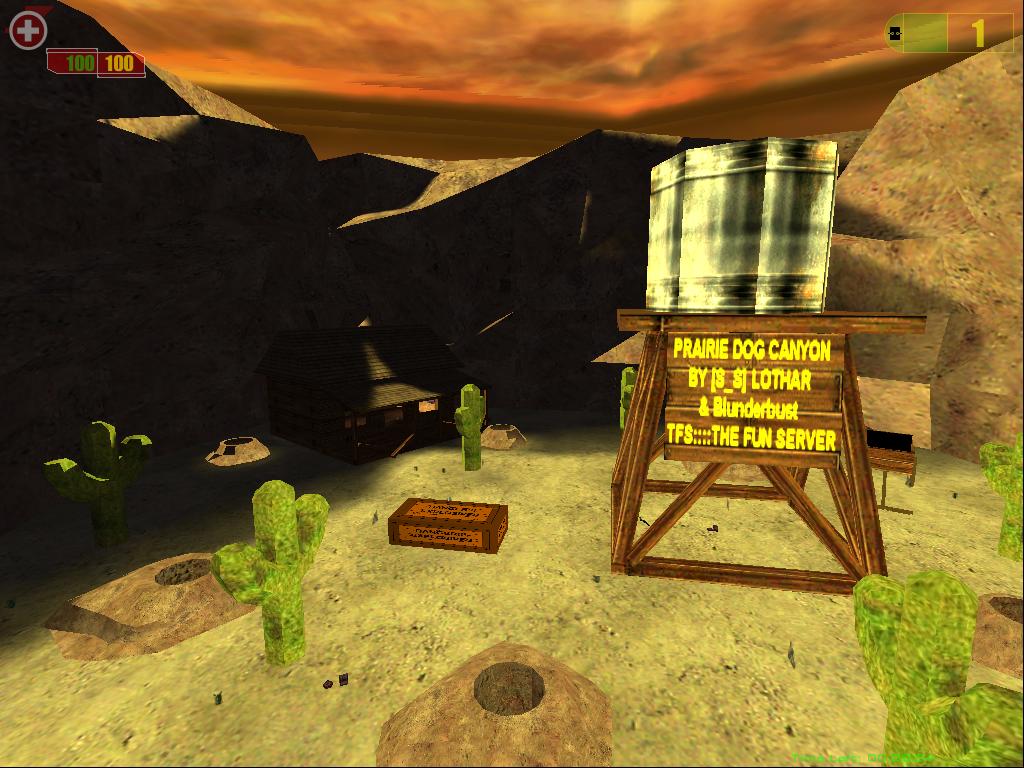
Task: Click the red health cross icon
Action: click(28, 30)
